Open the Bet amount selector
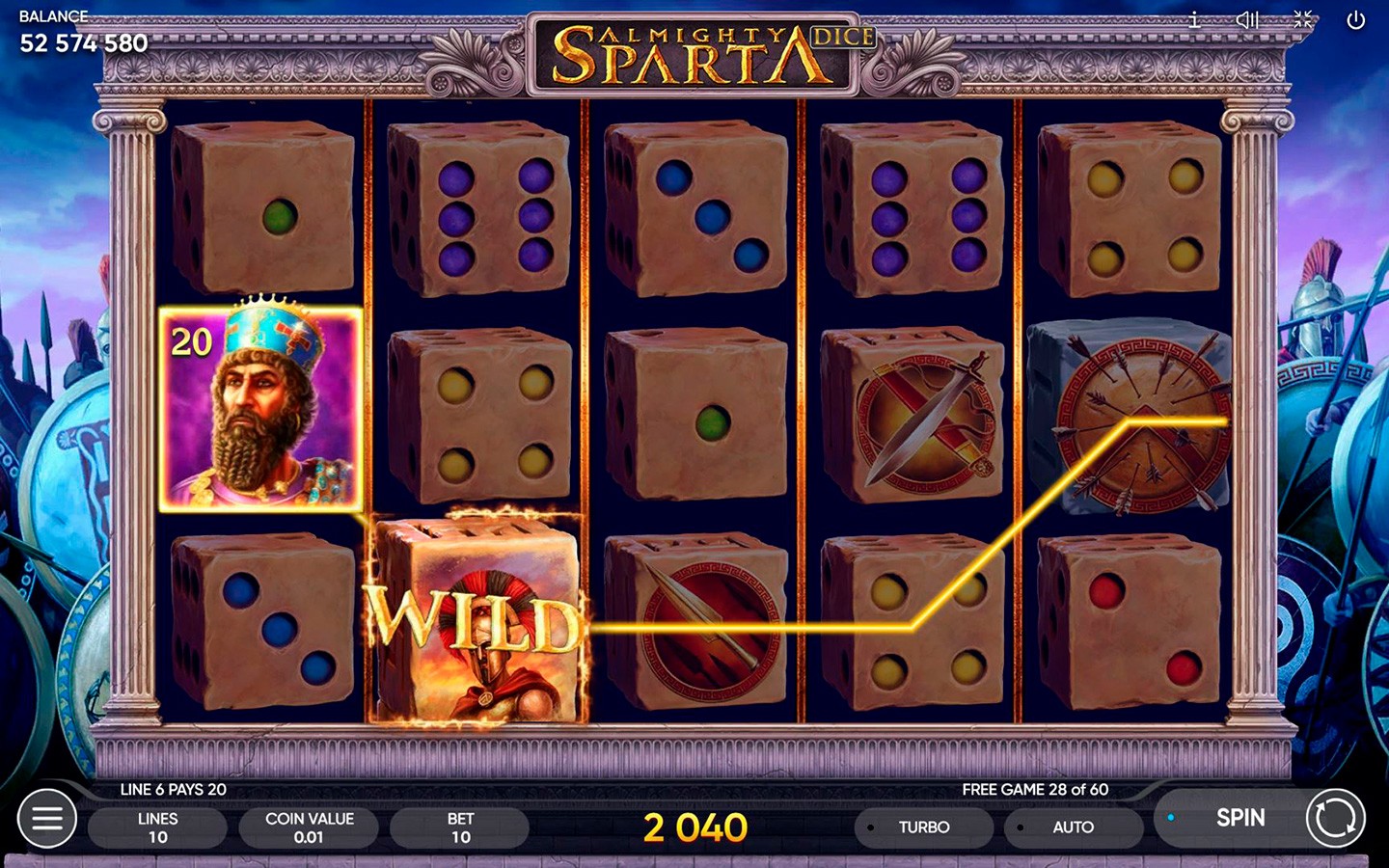 [460, 827]
